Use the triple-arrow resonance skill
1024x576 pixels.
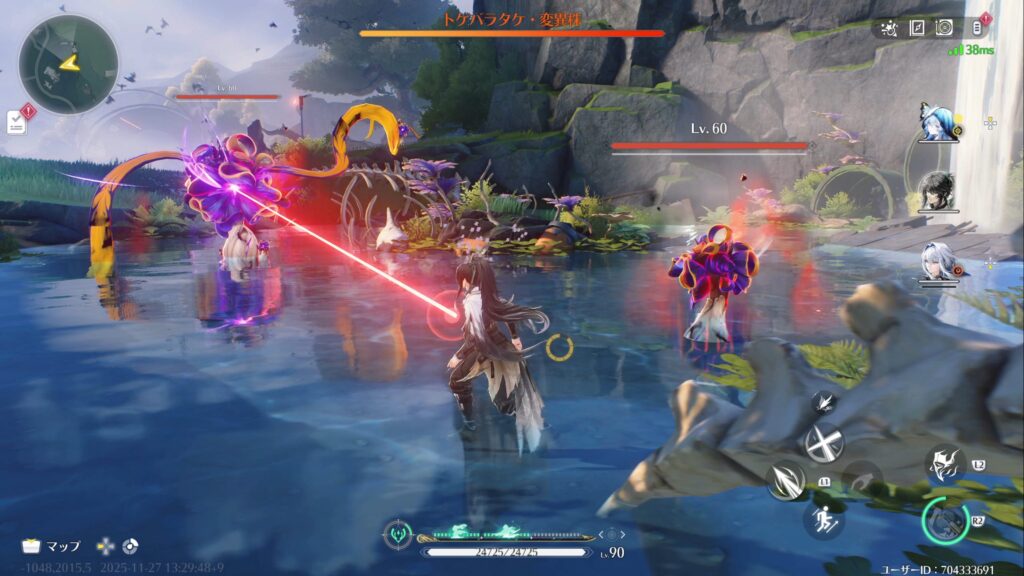click(x=785, y=482)
